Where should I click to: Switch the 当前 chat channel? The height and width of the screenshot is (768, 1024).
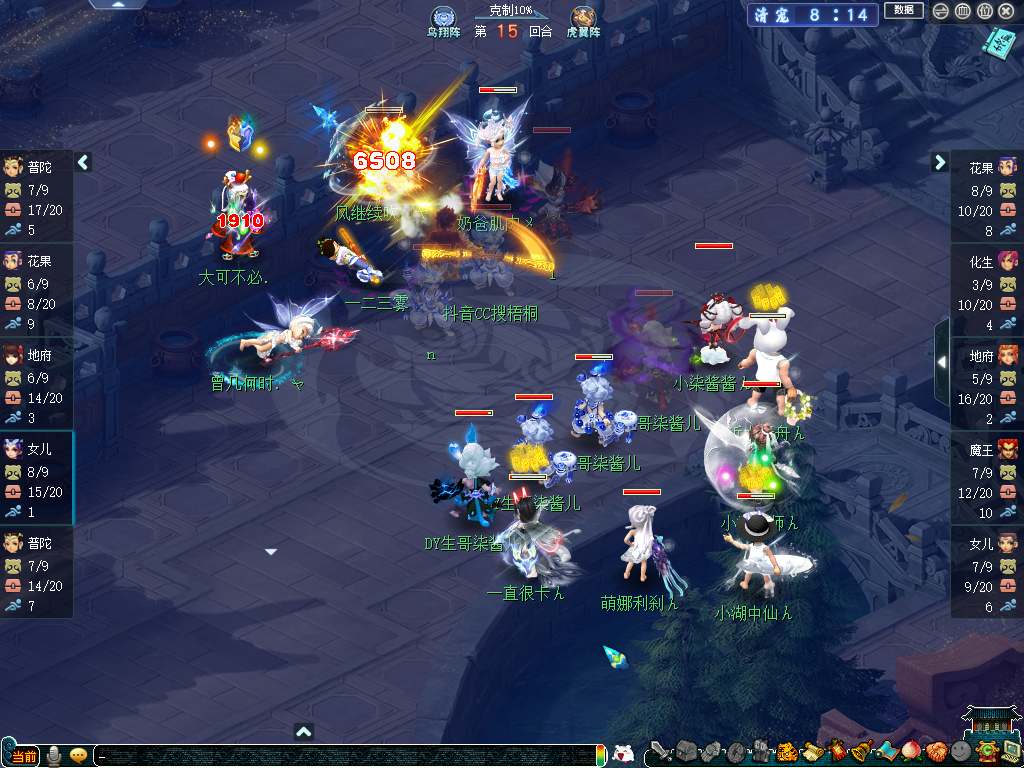coord(22,755)
